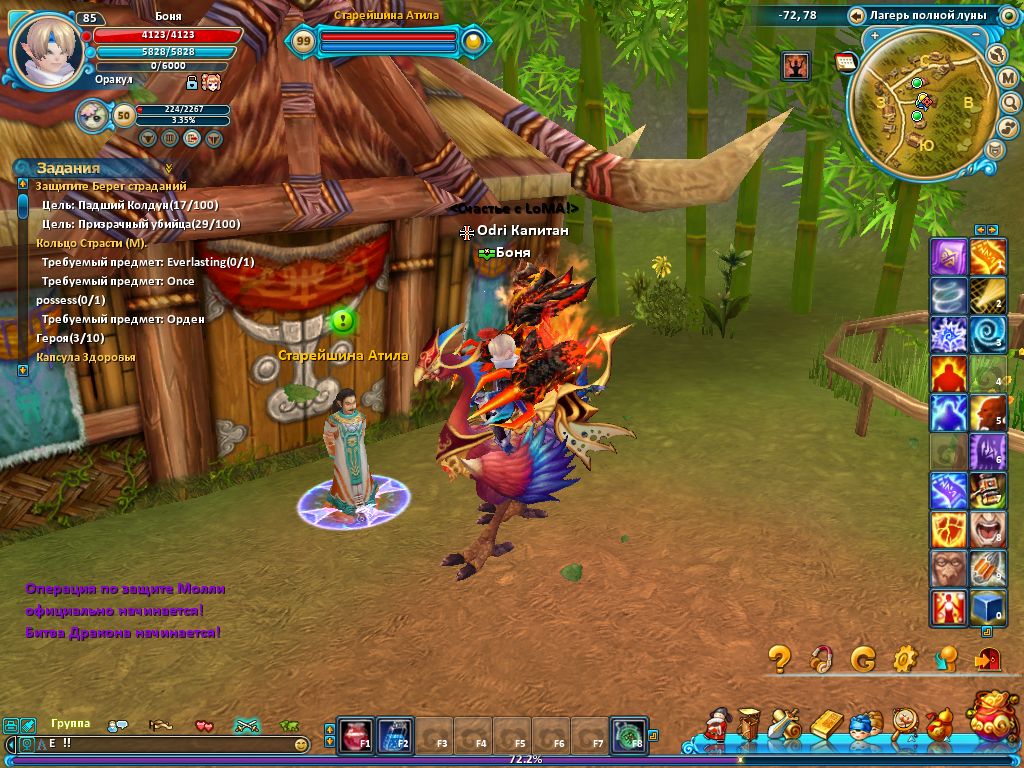
Task: Collapse the Задания quest tracker panel
Action: (x=169, y=168)
